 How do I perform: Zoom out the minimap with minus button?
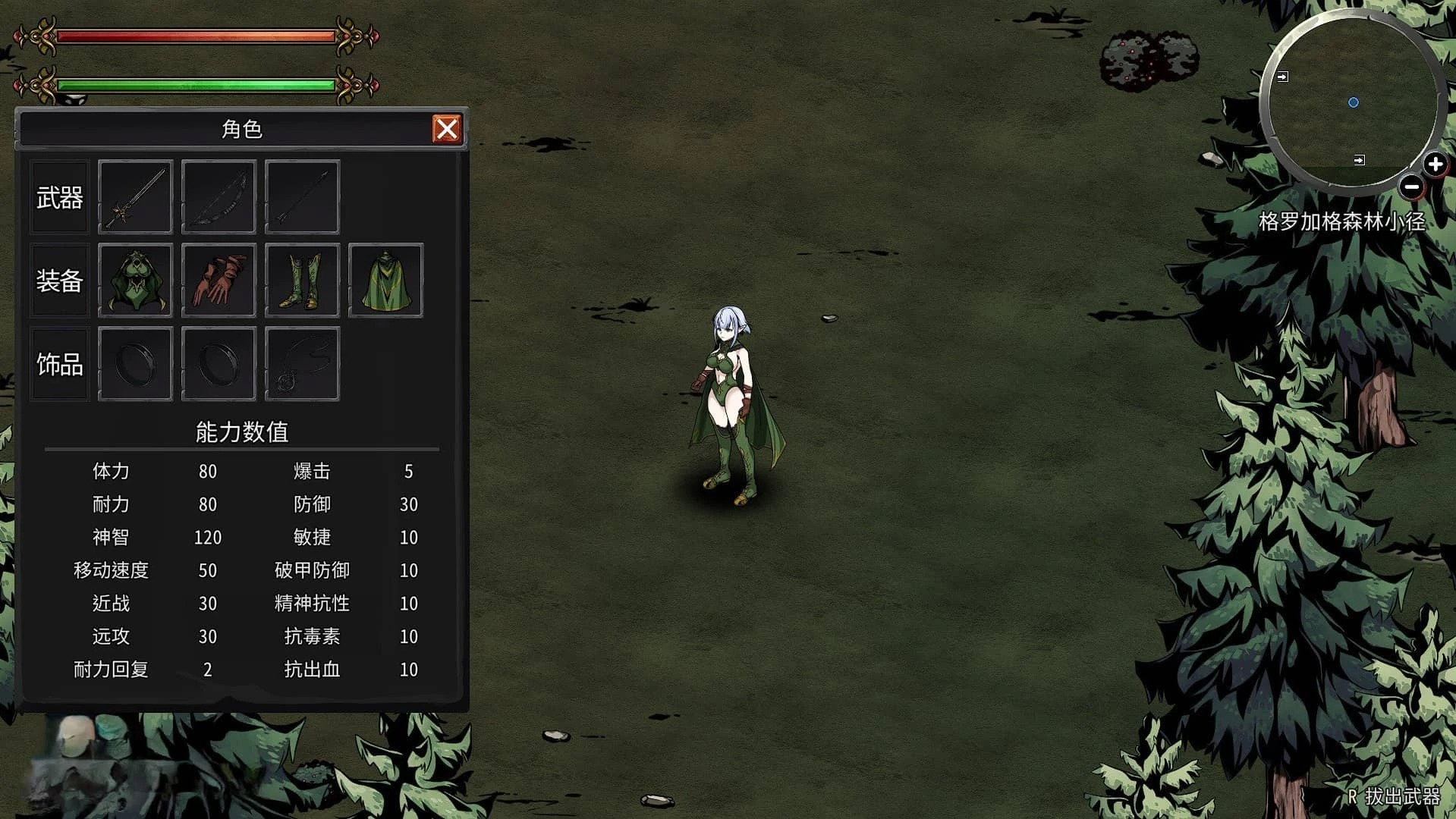[x=1411, y=187]
